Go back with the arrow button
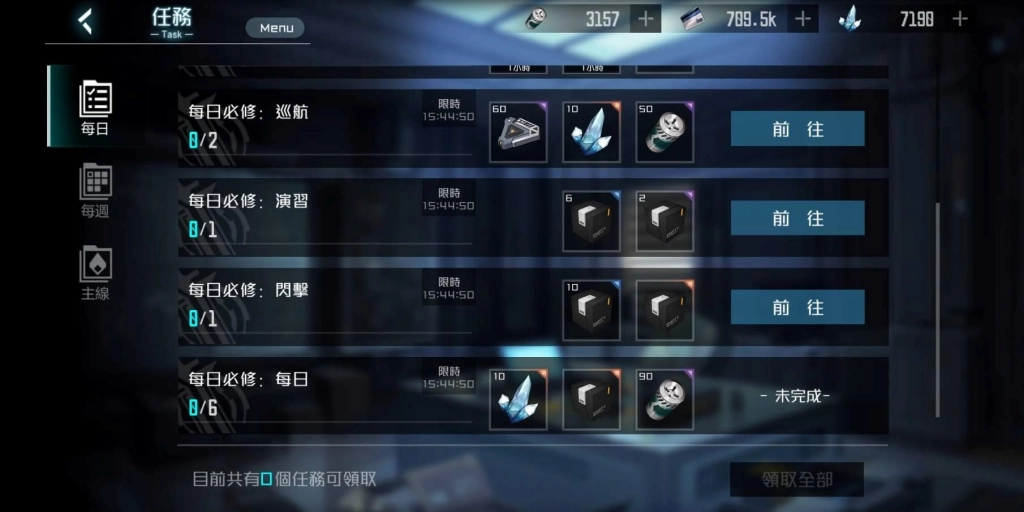 (x=86, y=21)
